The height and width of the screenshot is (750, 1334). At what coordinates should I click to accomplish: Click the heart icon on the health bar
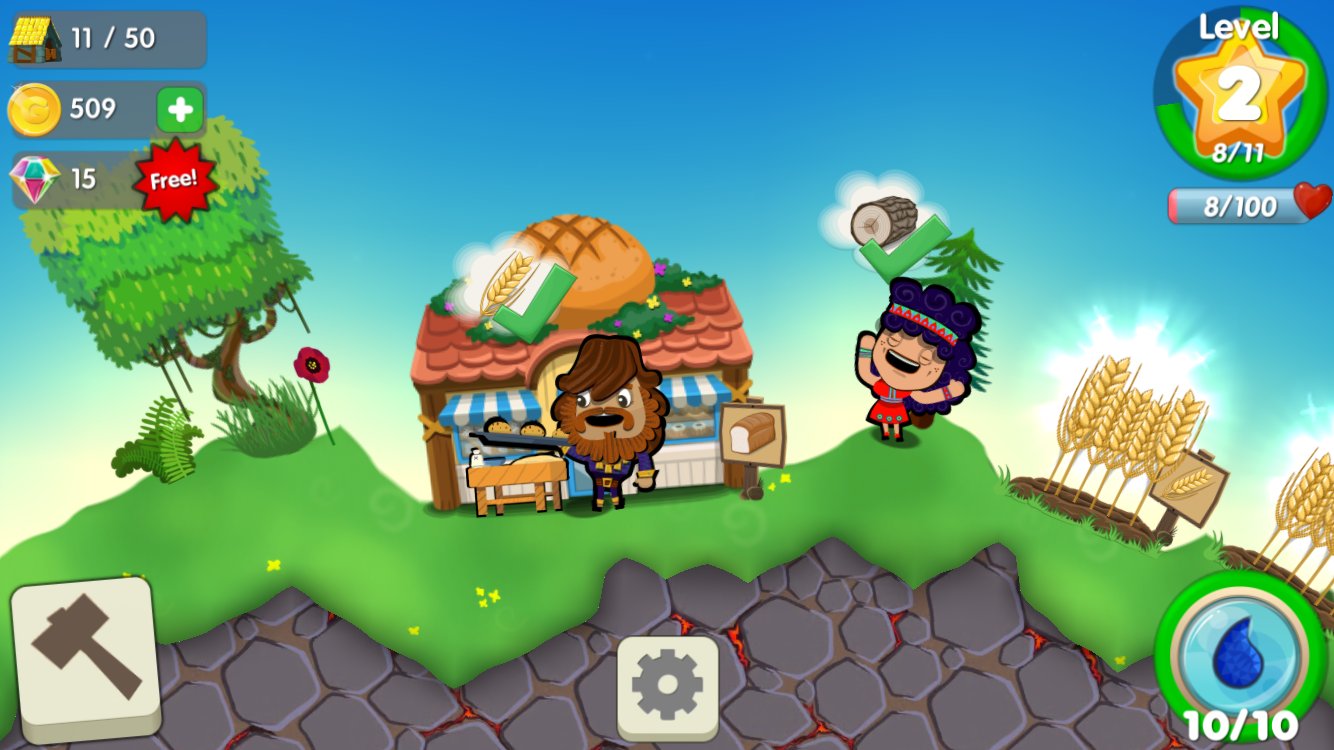(x=1312, y=203)
